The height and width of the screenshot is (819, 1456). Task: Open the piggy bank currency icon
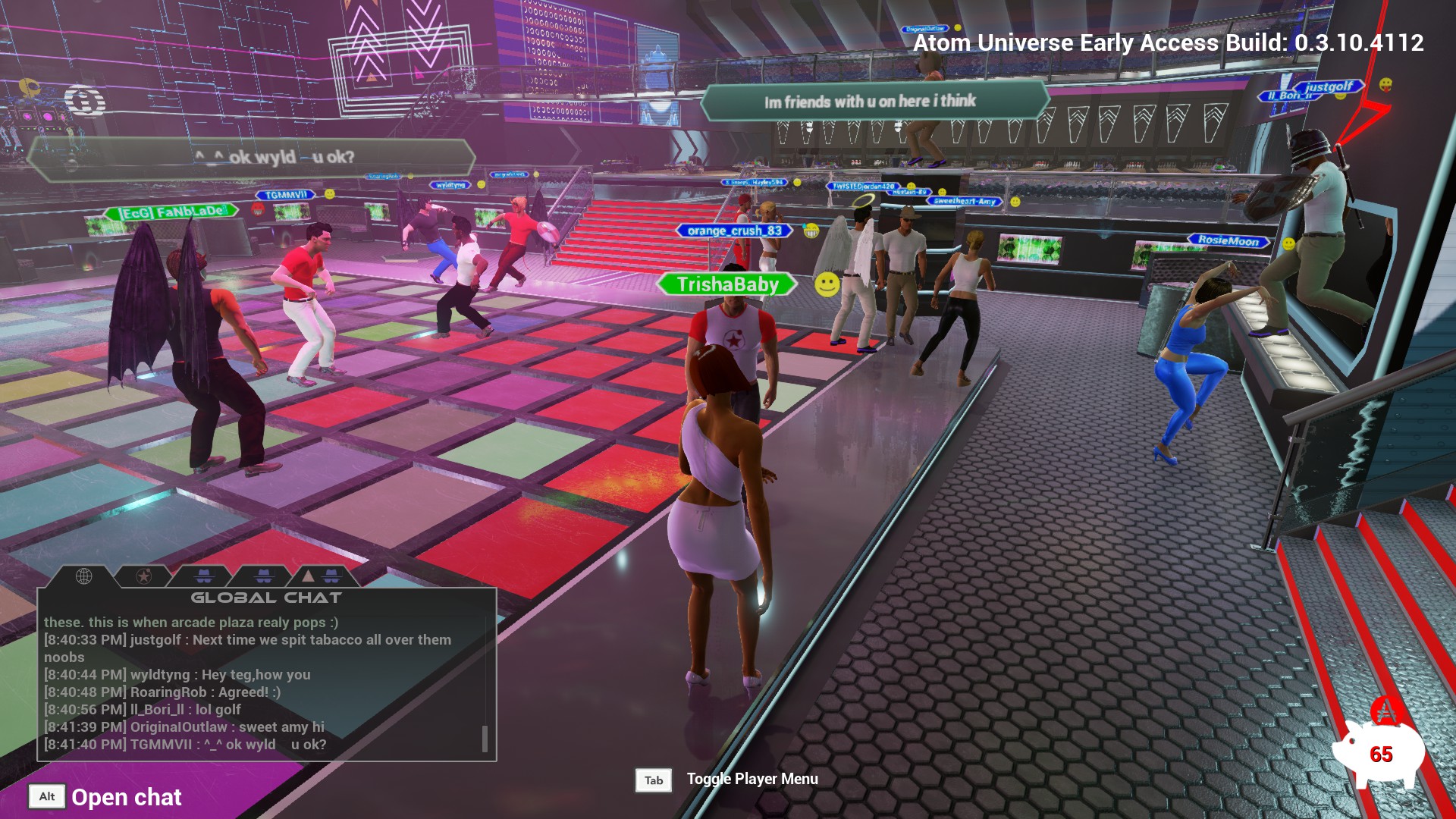(1377, 751)
